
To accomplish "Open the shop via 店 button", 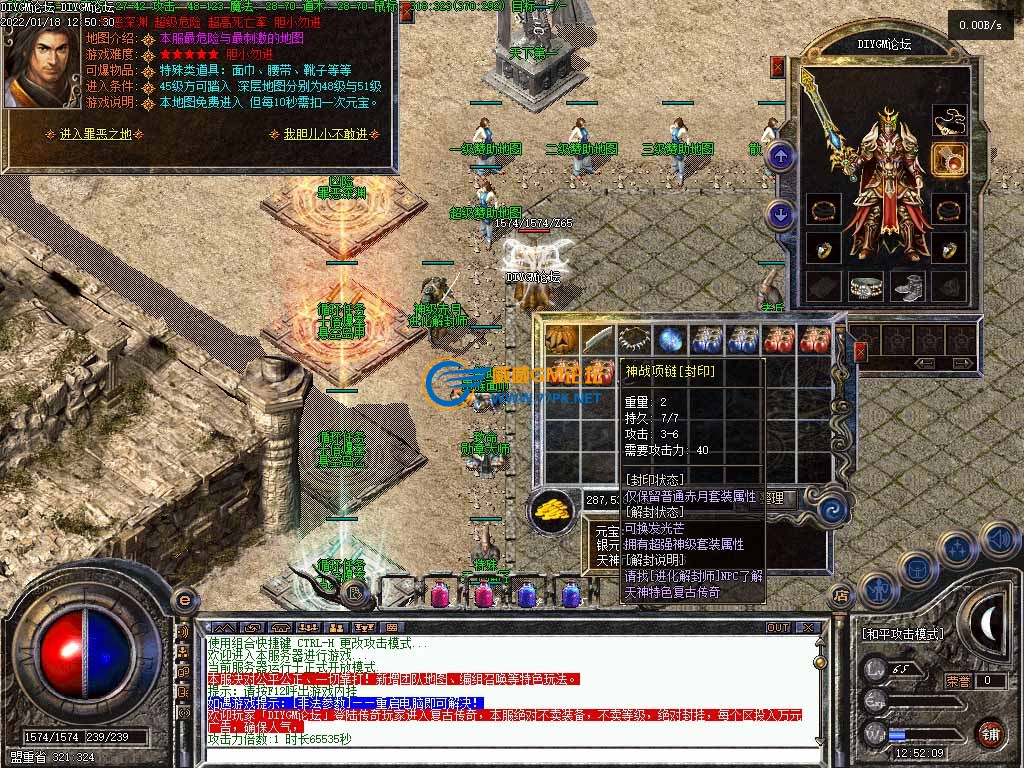I will coord(842,595).
